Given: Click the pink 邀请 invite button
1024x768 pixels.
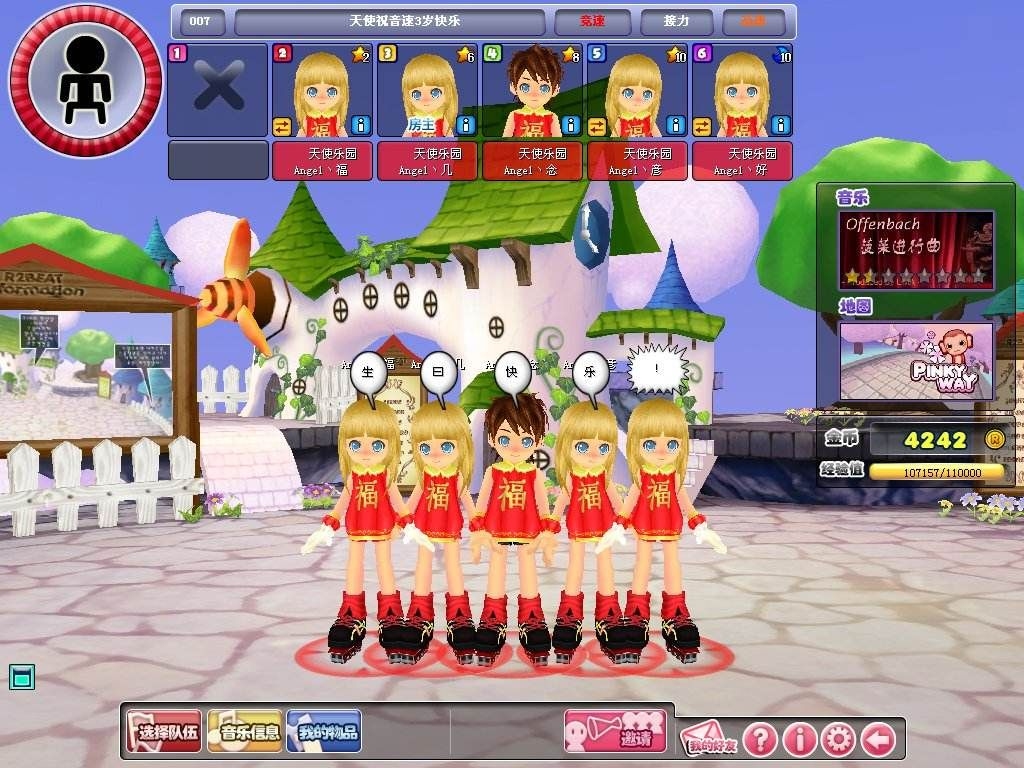Looking at the screenshot, I should (615, 732).
